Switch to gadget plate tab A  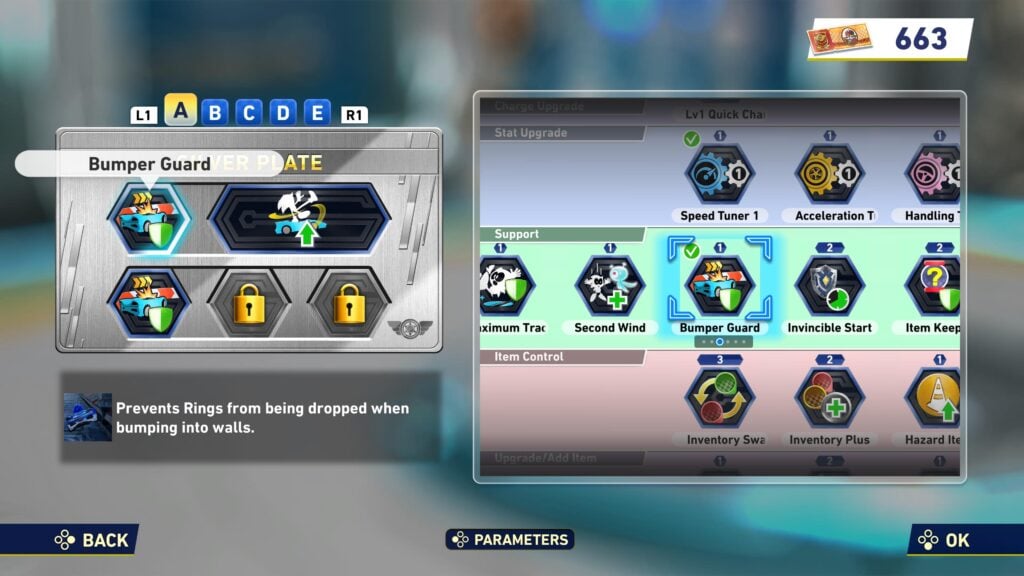pos(180,110)
